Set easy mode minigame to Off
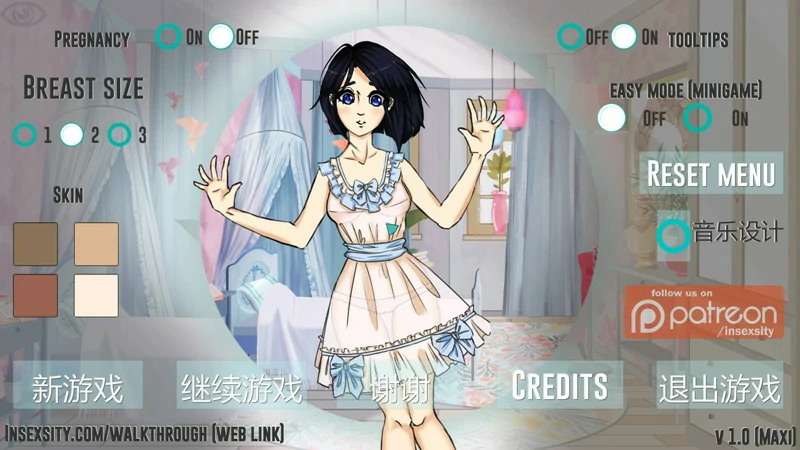 [x=611, y=117]
